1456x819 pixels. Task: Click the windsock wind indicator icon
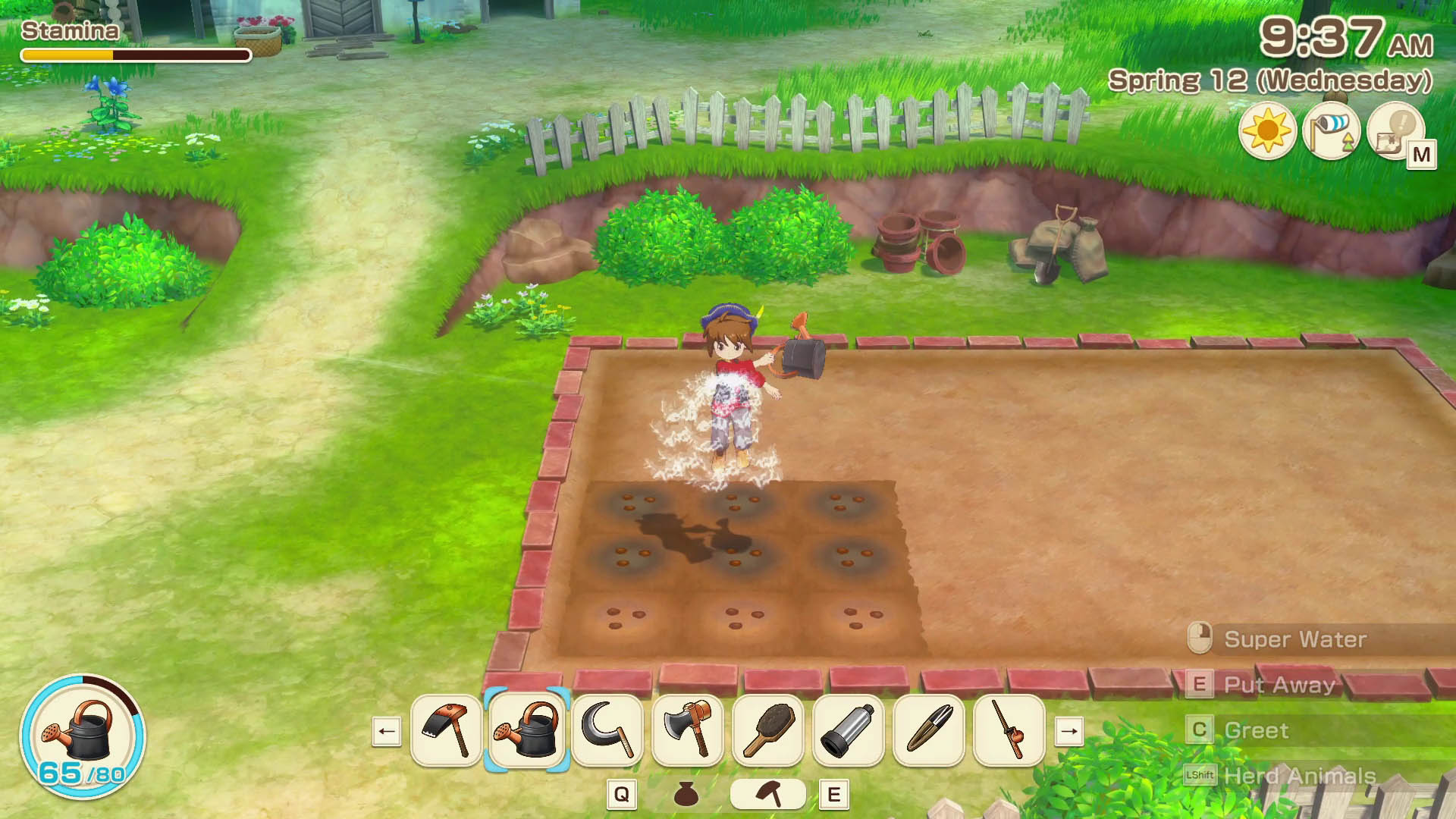coord(1332,131)
